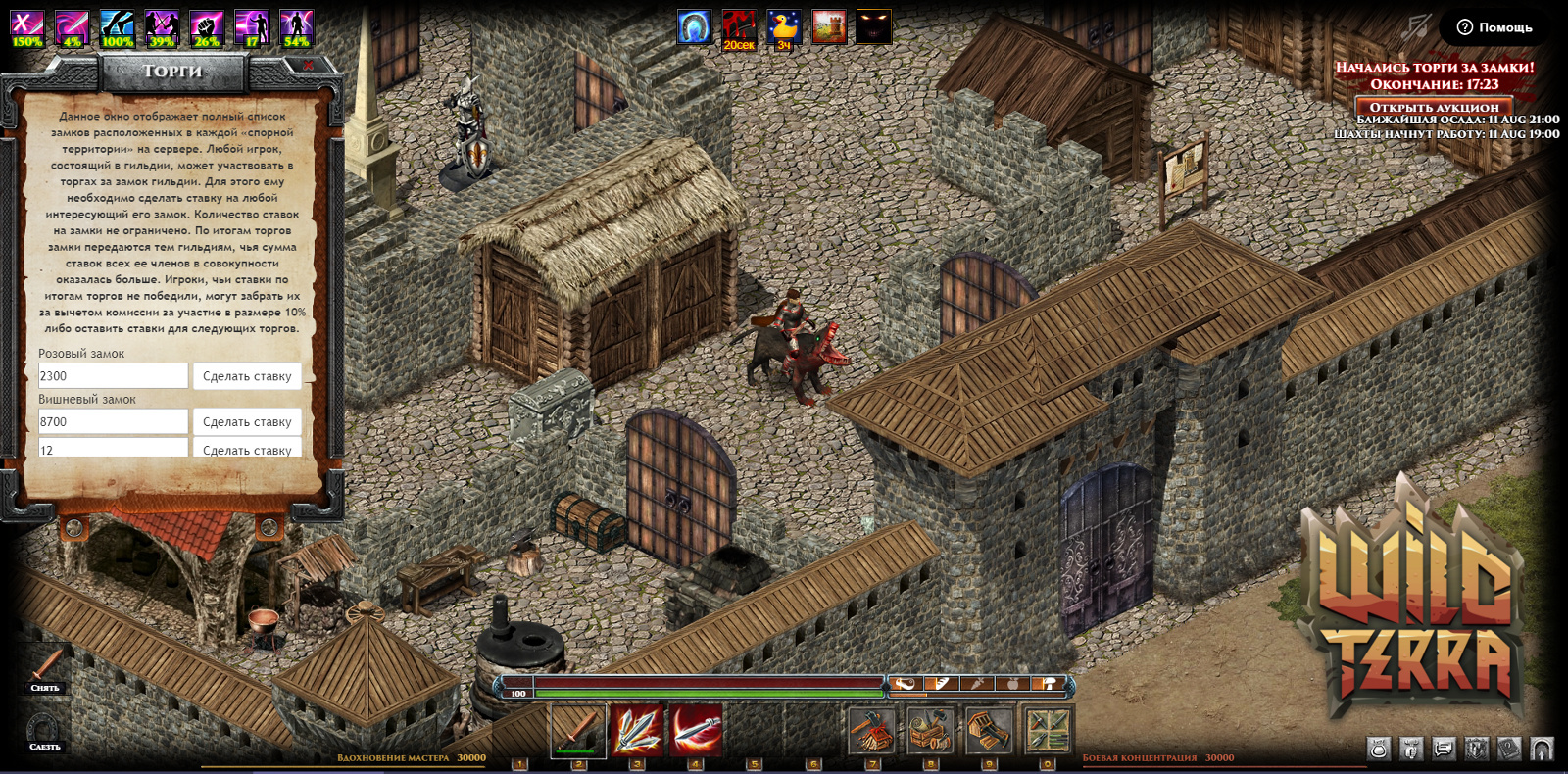Open the chat speech bubble icon
1568x774 pixels.
[1444, 750]
